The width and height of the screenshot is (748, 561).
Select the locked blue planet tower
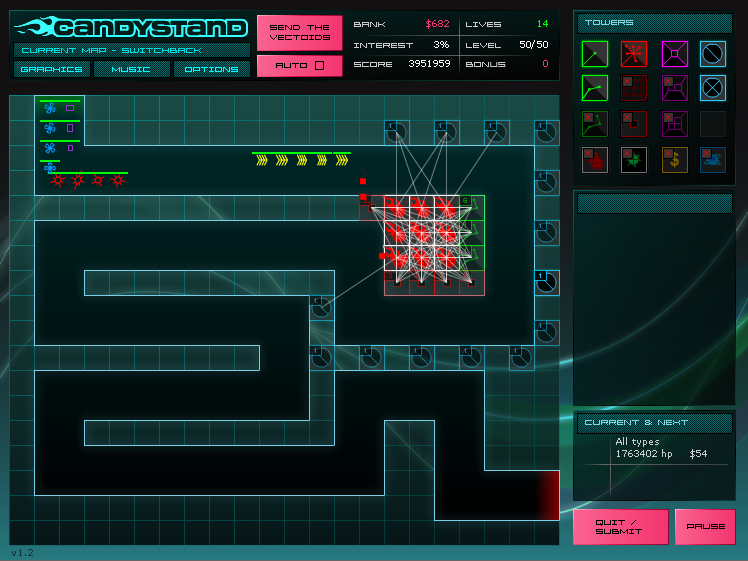coord(713,160)
